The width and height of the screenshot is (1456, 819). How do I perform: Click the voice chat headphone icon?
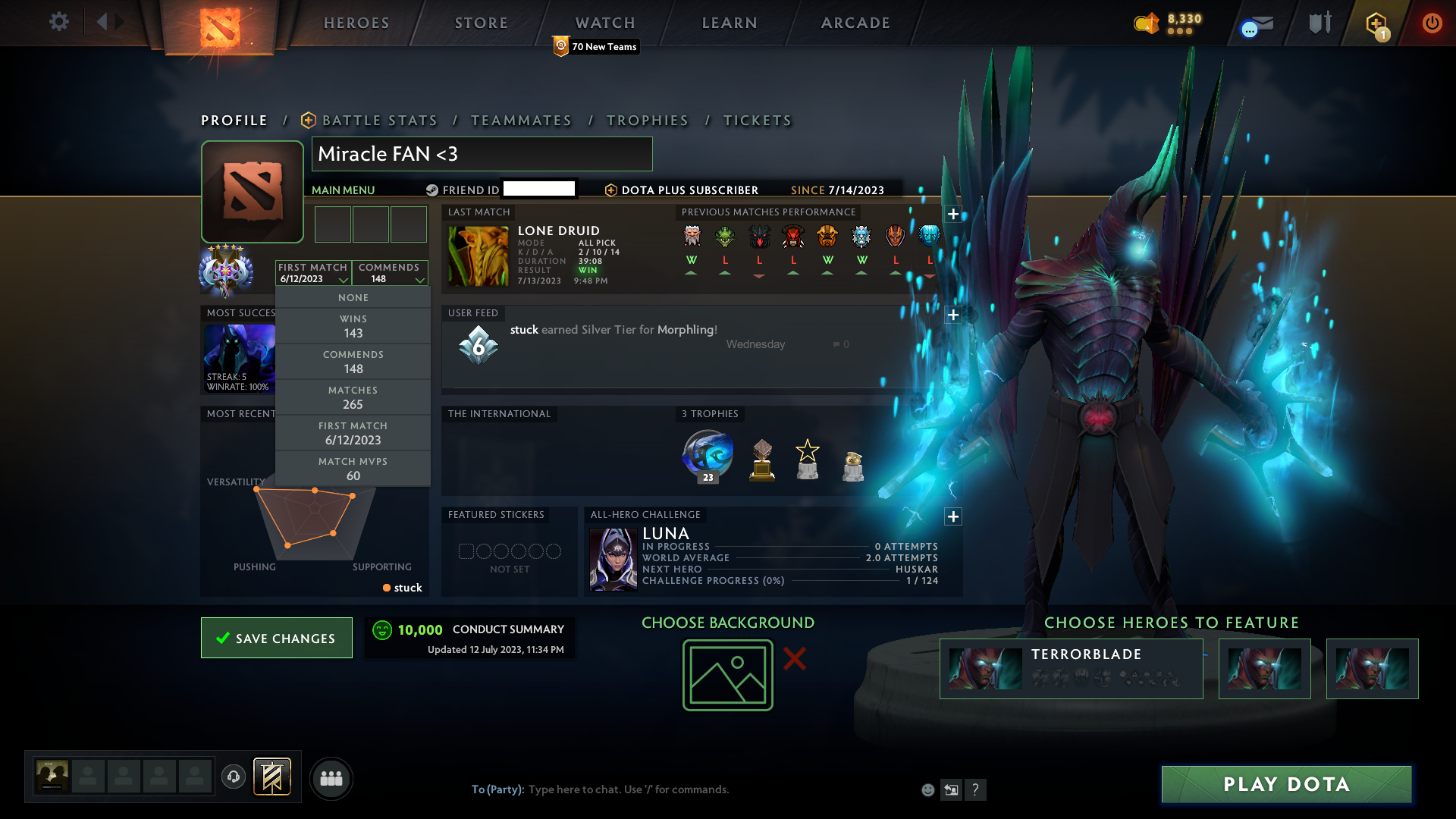233,777
